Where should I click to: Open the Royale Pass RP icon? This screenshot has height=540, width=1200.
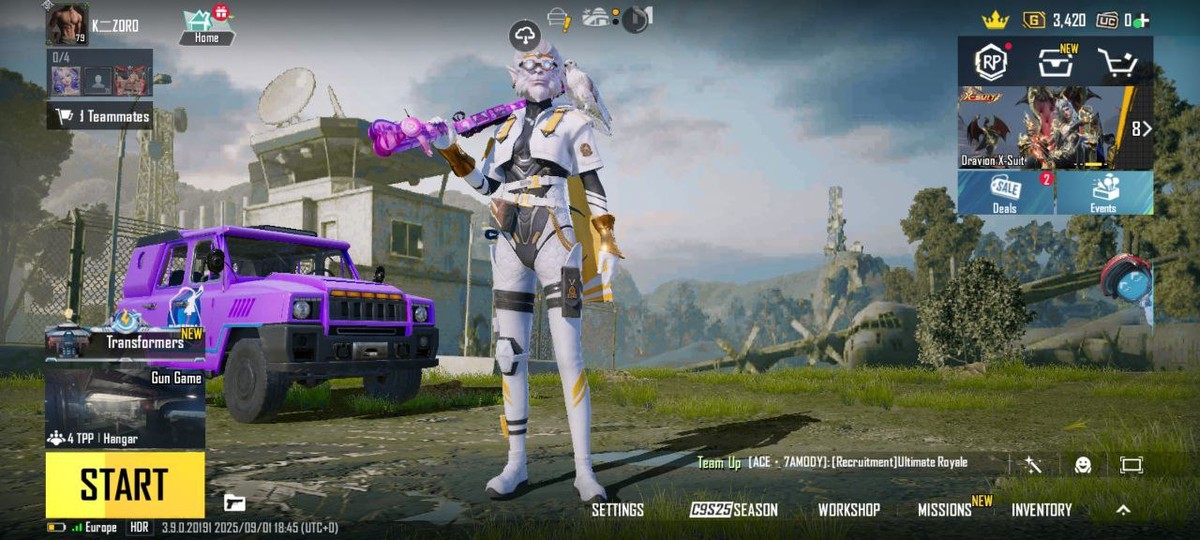[x=991, y=62]
